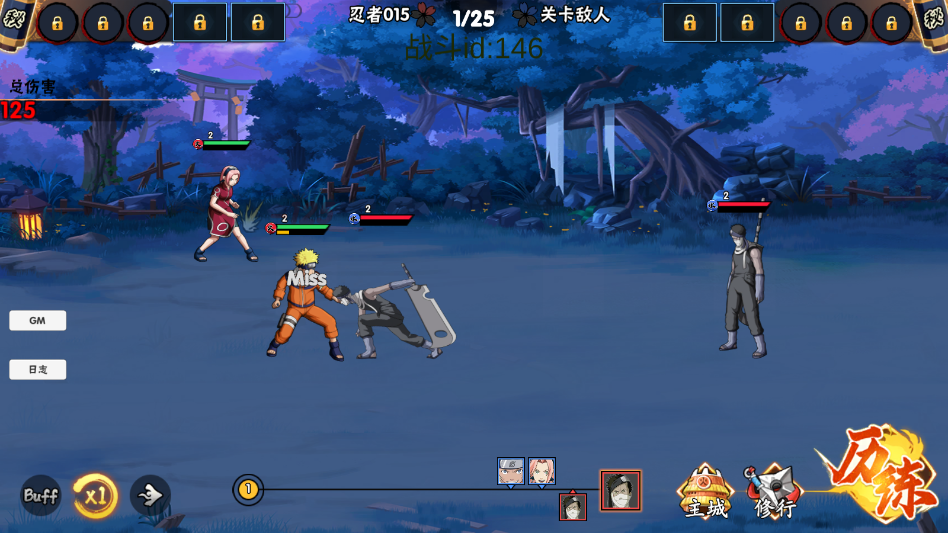Screen dimensions: 948x533
Task: Click the round-1 marker on the timeline
Action: 248,490
